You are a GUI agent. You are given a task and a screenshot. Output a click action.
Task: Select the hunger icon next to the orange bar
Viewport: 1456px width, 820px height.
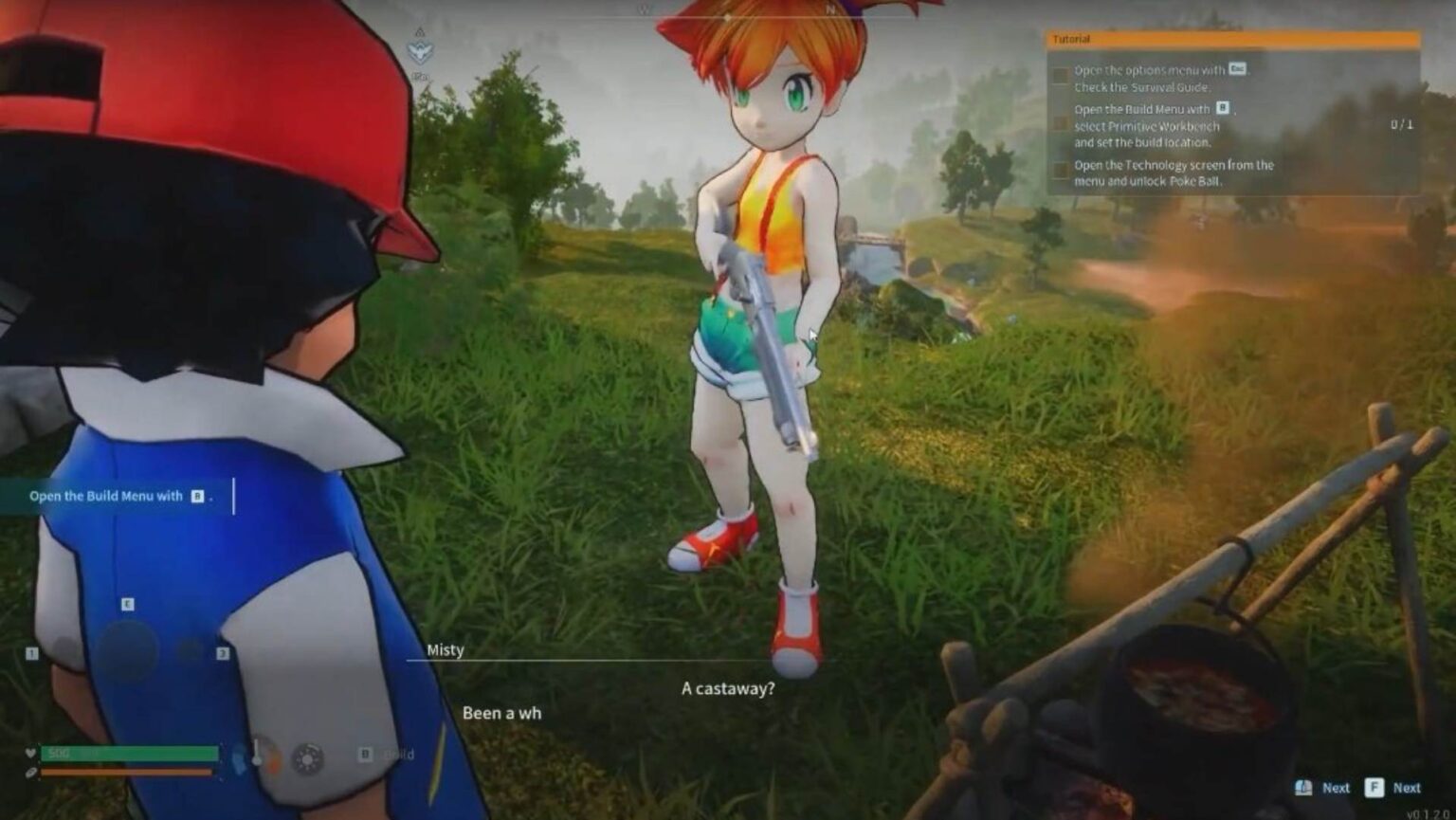[29, 772]
